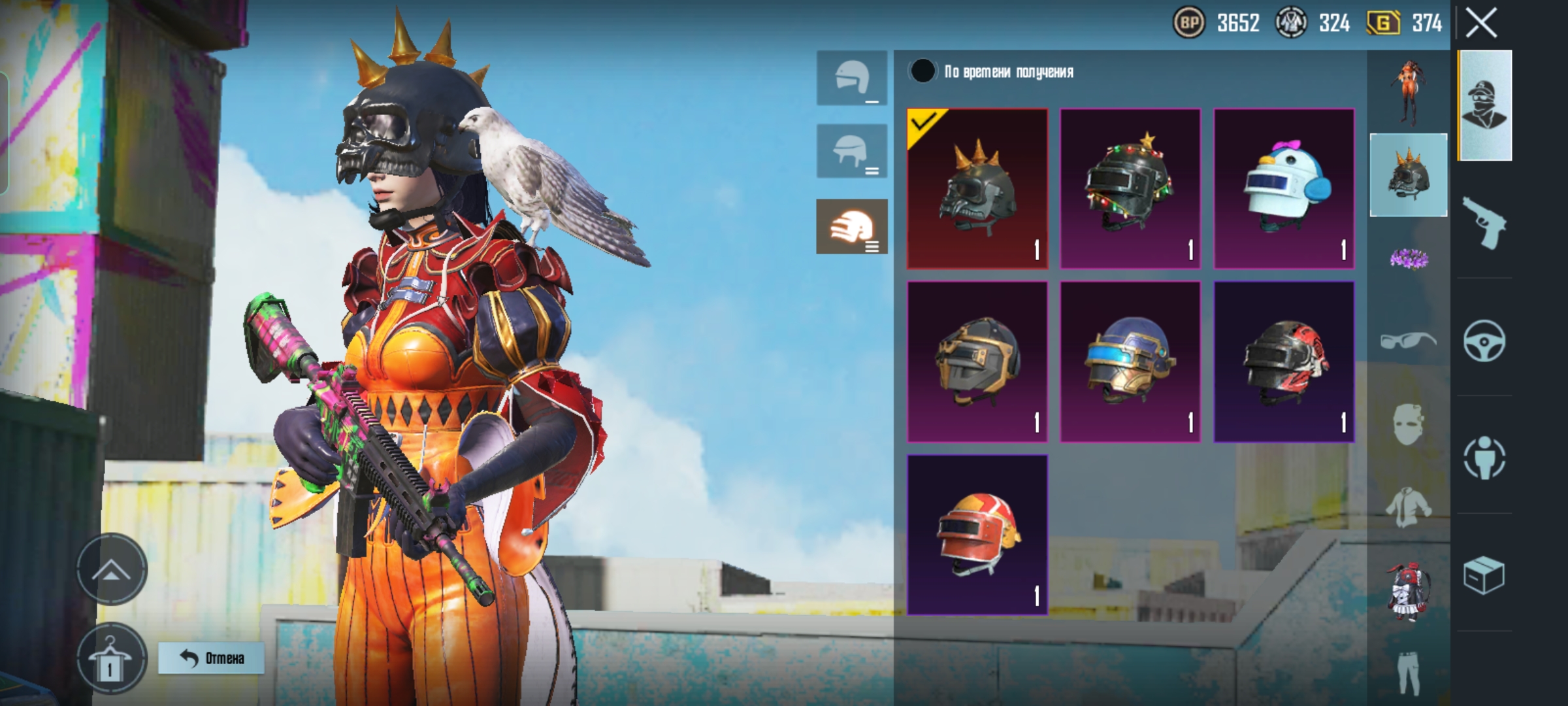Choose the Christmas lights helmet skin

1130,189
